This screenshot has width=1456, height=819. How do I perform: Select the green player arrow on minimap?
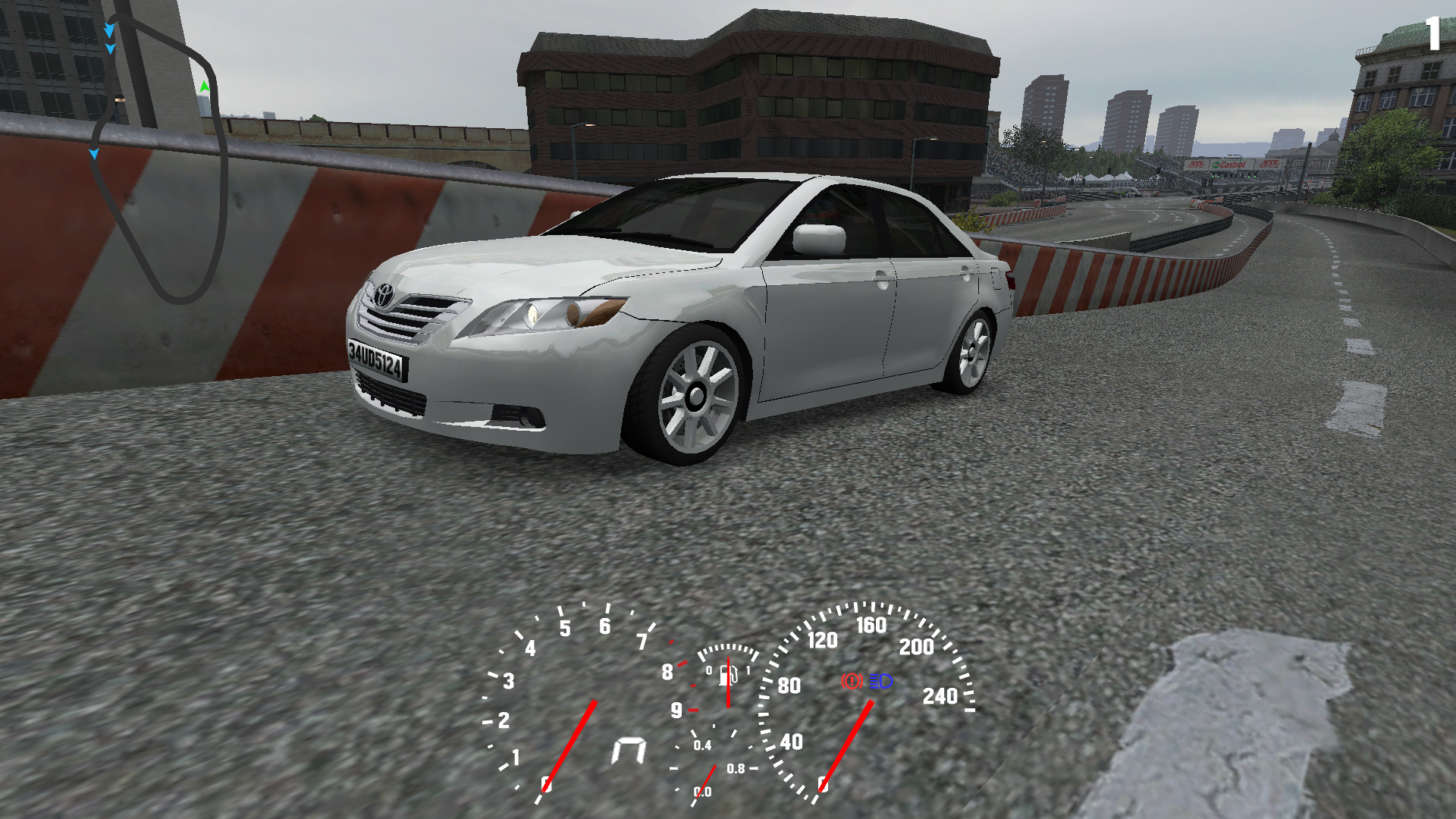(204, 87)
